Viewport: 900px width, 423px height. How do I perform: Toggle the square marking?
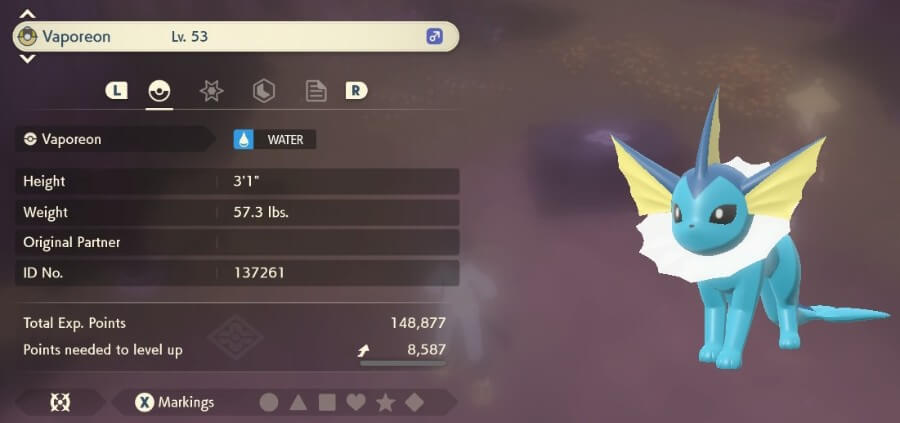coord(327,403)
